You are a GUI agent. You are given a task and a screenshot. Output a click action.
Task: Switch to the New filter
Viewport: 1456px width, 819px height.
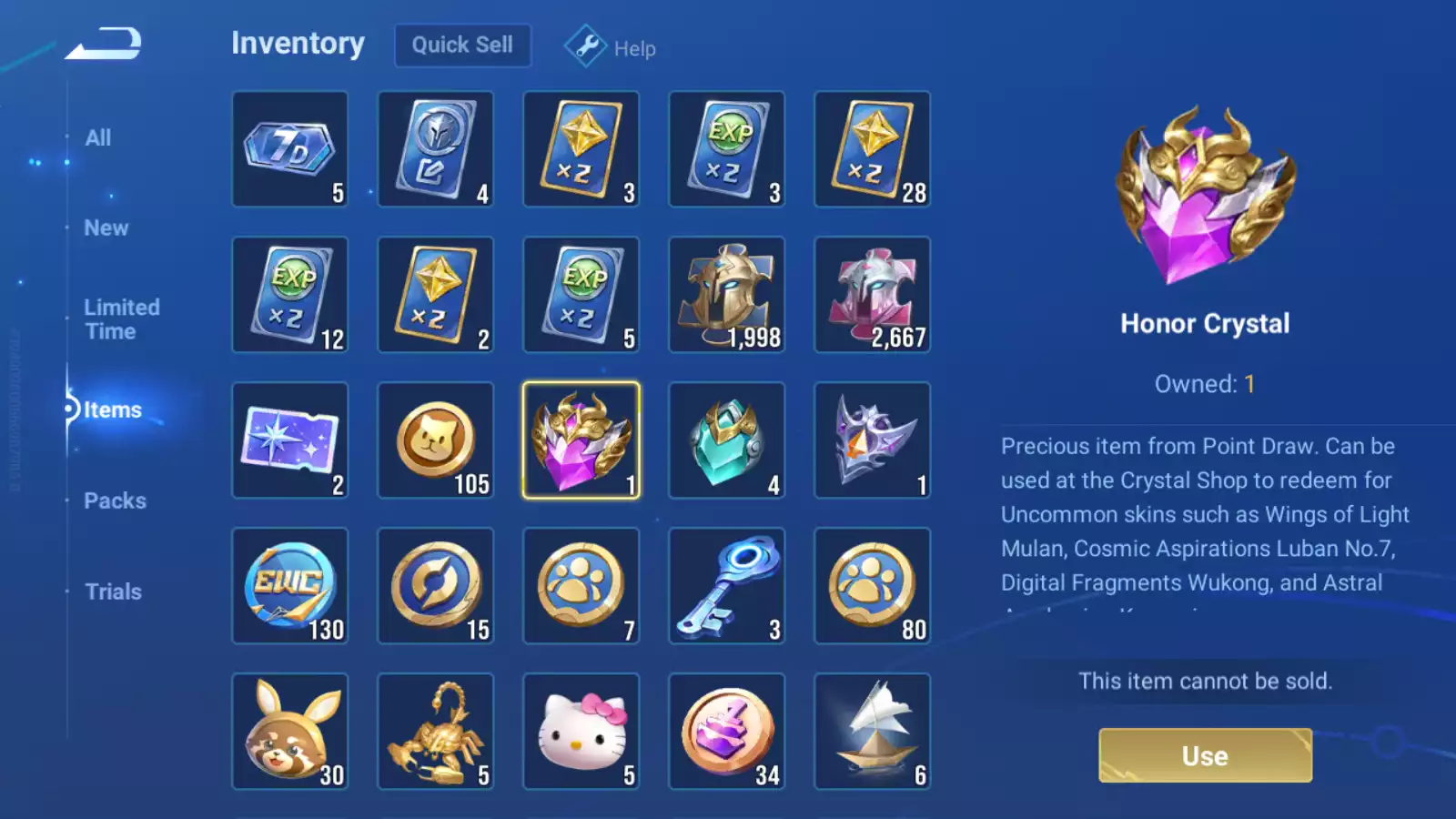pos(106,227)
